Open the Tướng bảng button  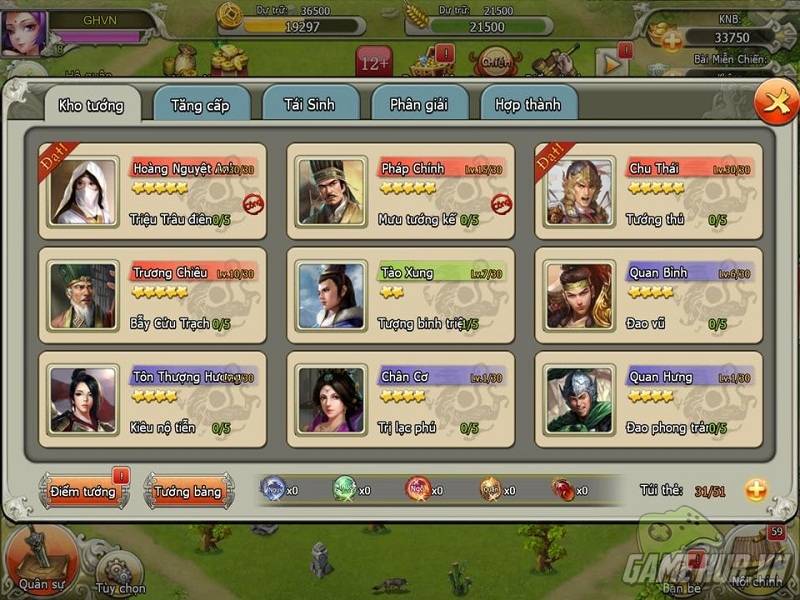(x=188, y=491)
